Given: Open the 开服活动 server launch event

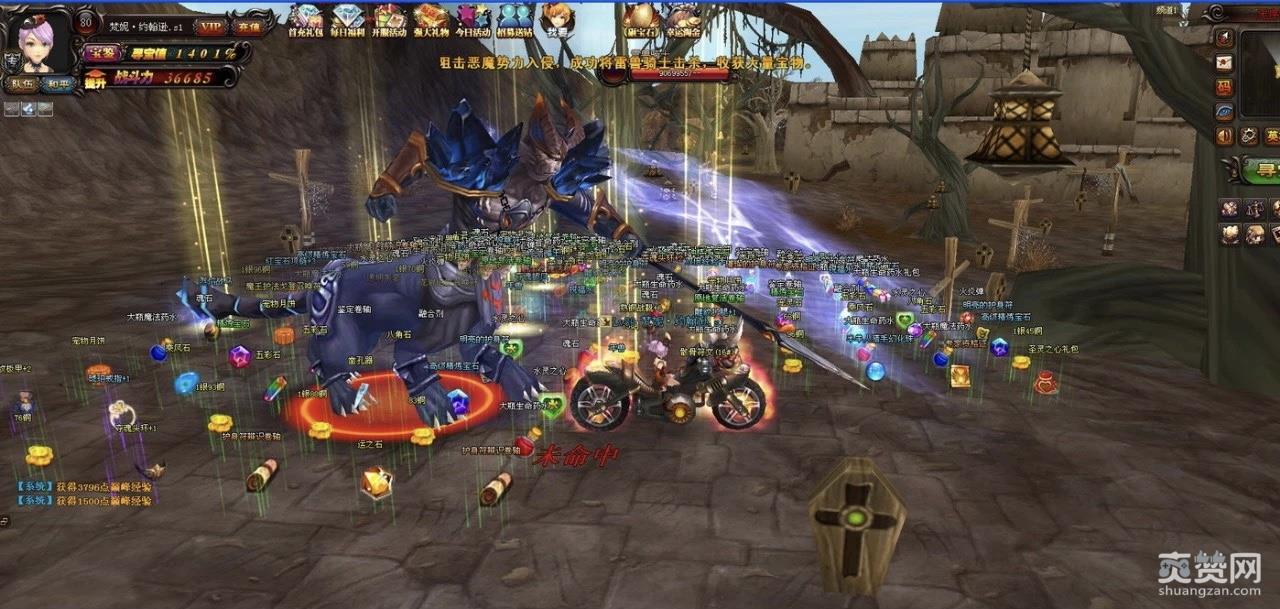Looking at the screenshot, I should pos(390,20).
